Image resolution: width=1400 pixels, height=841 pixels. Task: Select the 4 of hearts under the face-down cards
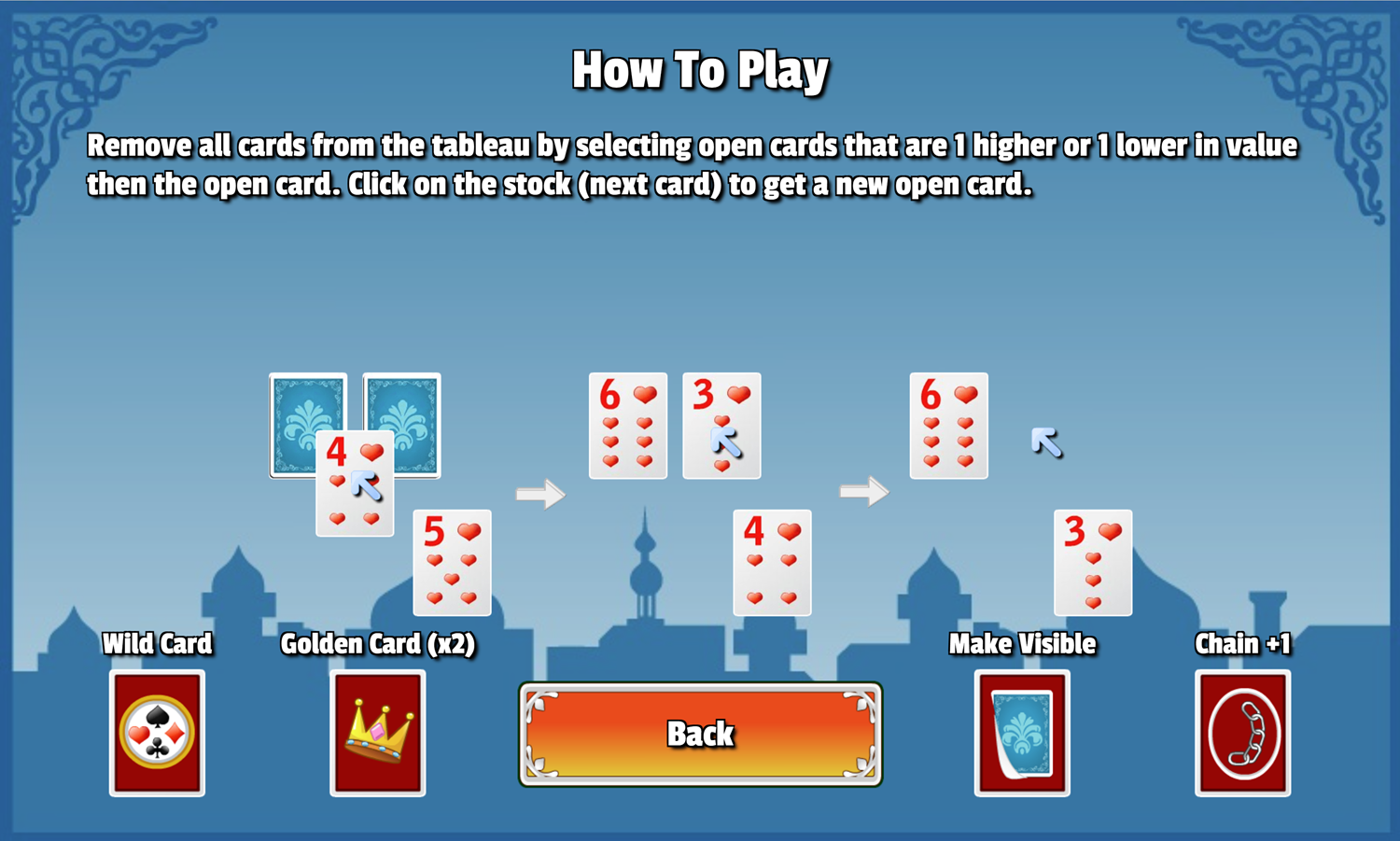[x=355, y=483]
